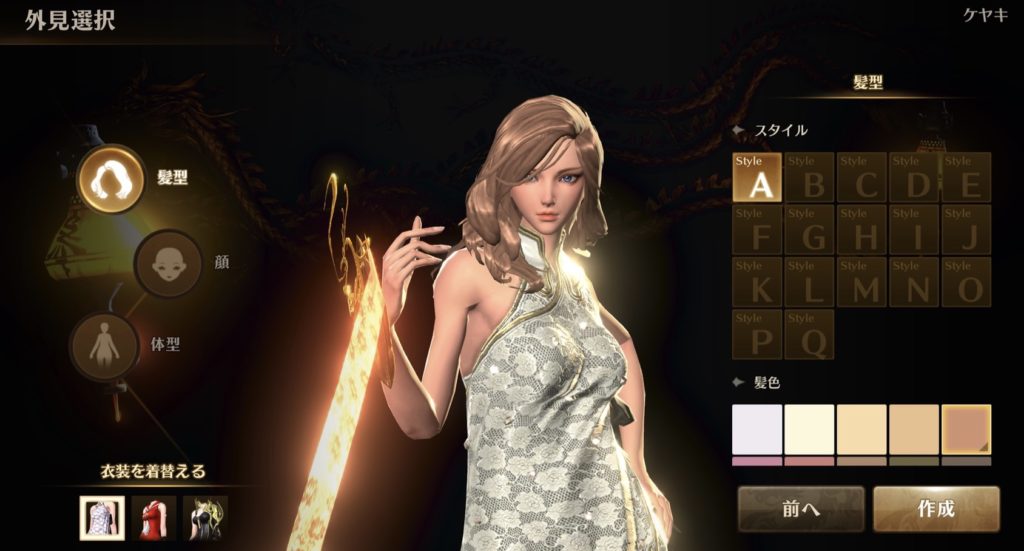Confirm with the 作成 create button
Viewport: 1024px width, 551px height.
pyautogui.click(x=936, y=509)
